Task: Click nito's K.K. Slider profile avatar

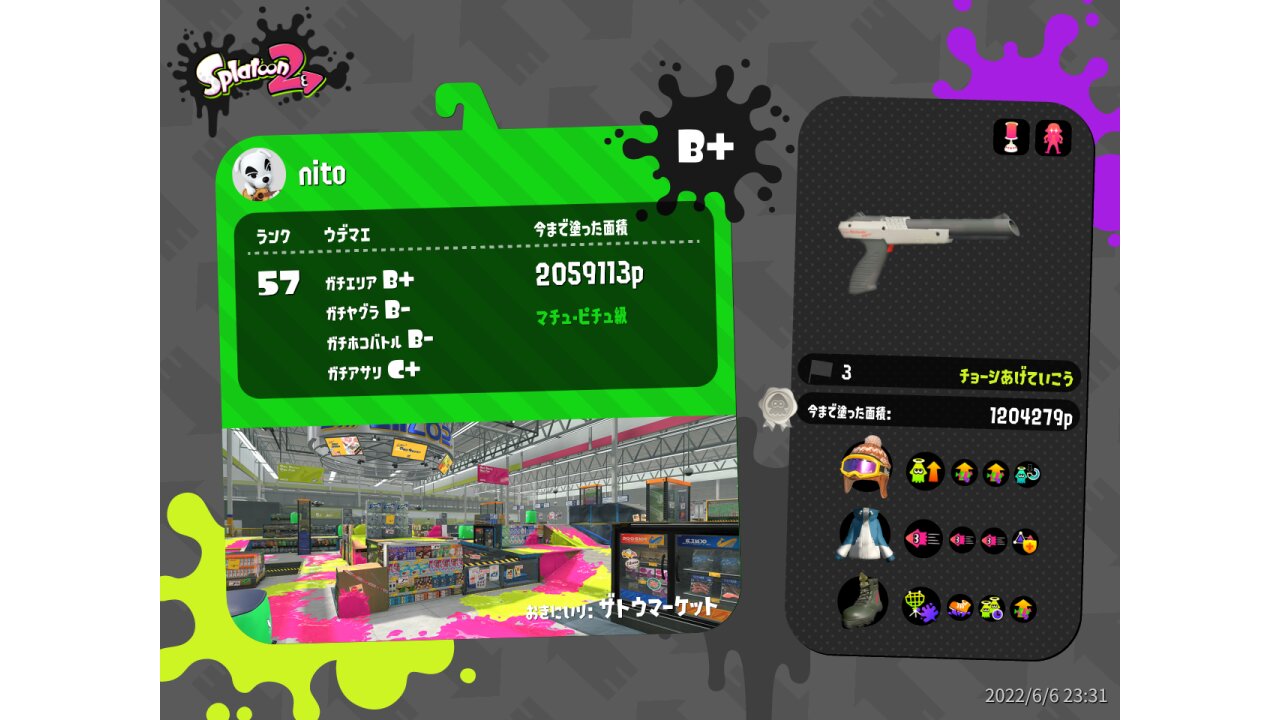Action: click(259, 174)
